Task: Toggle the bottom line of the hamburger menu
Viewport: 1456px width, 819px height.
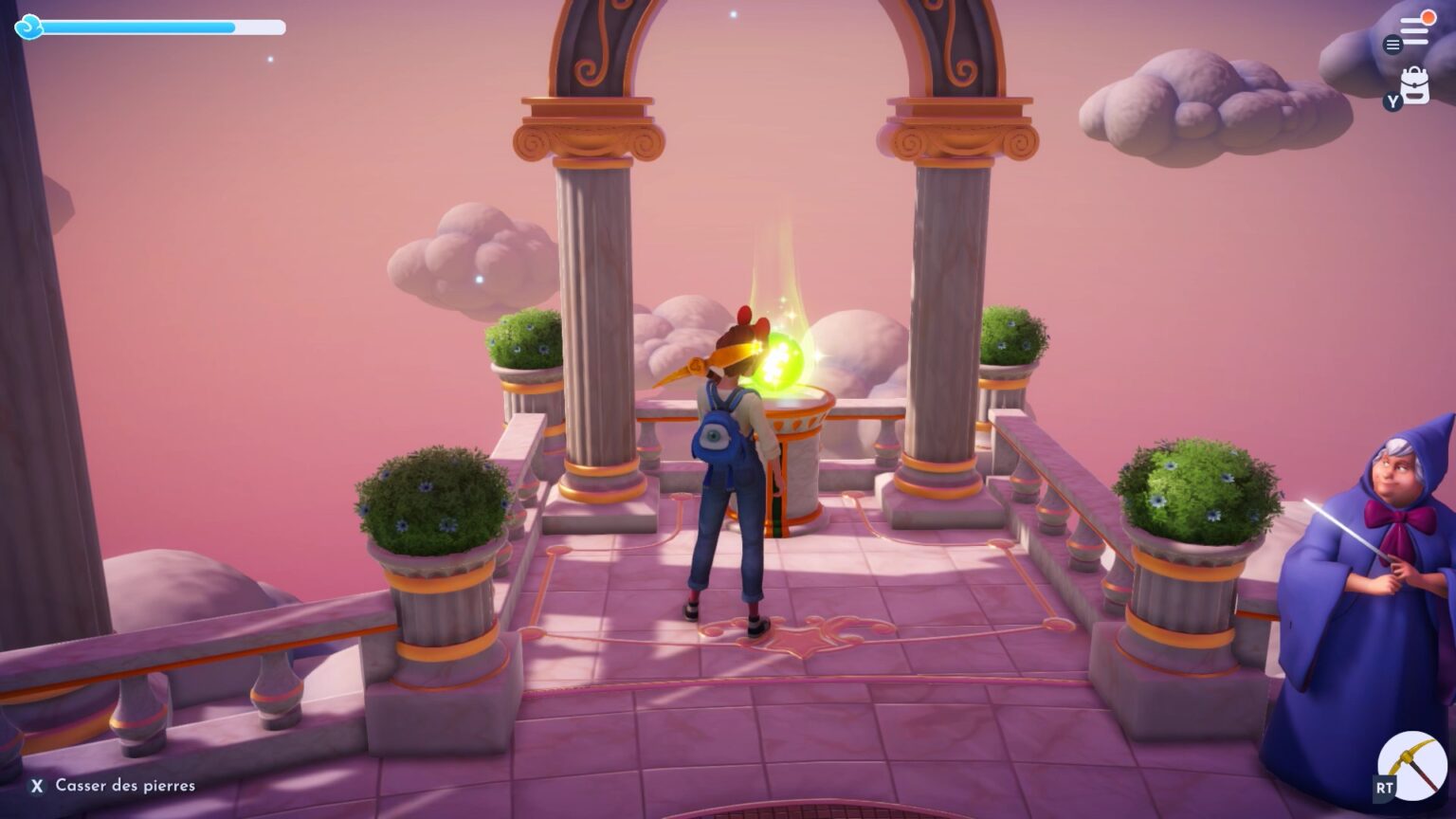Action: [1415, 42]
